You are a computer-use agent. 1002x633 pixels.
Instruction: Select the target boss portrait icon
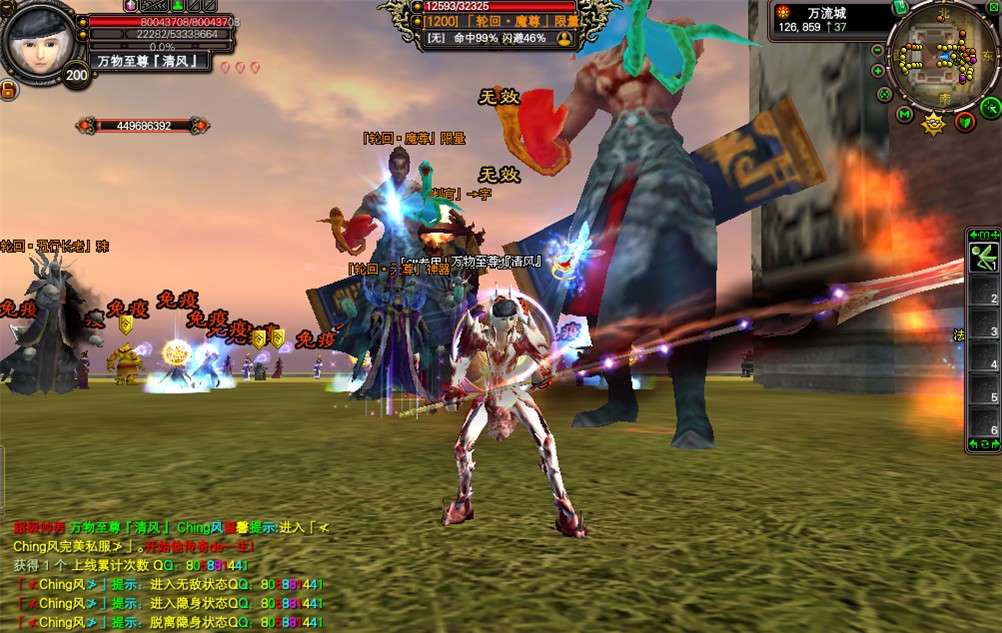click(x=564, y=38)
